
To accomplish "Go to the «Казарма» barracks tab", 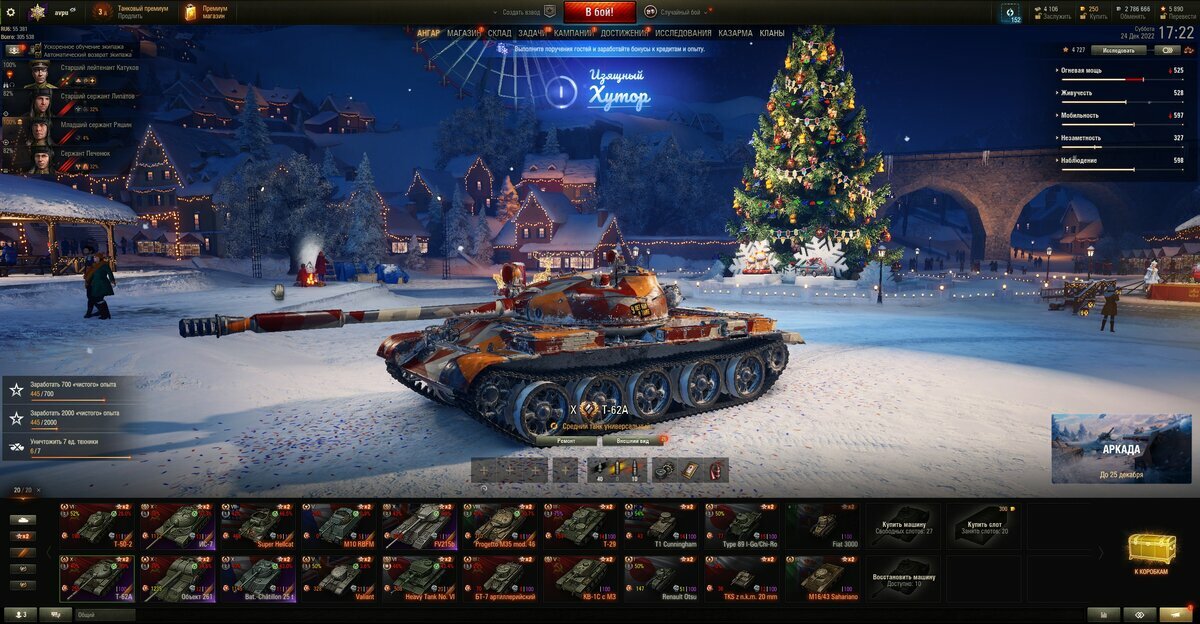I will 735,33.
